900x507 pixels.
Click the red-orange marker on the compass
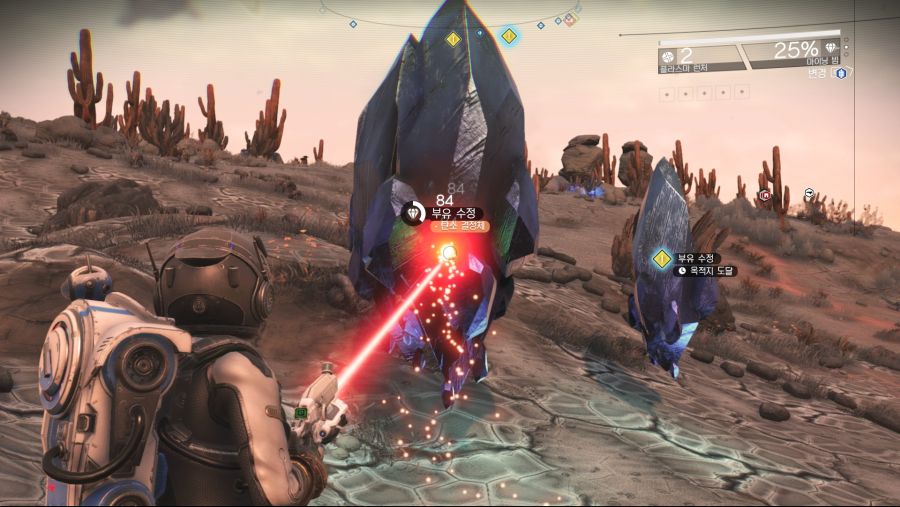(570, 20)
